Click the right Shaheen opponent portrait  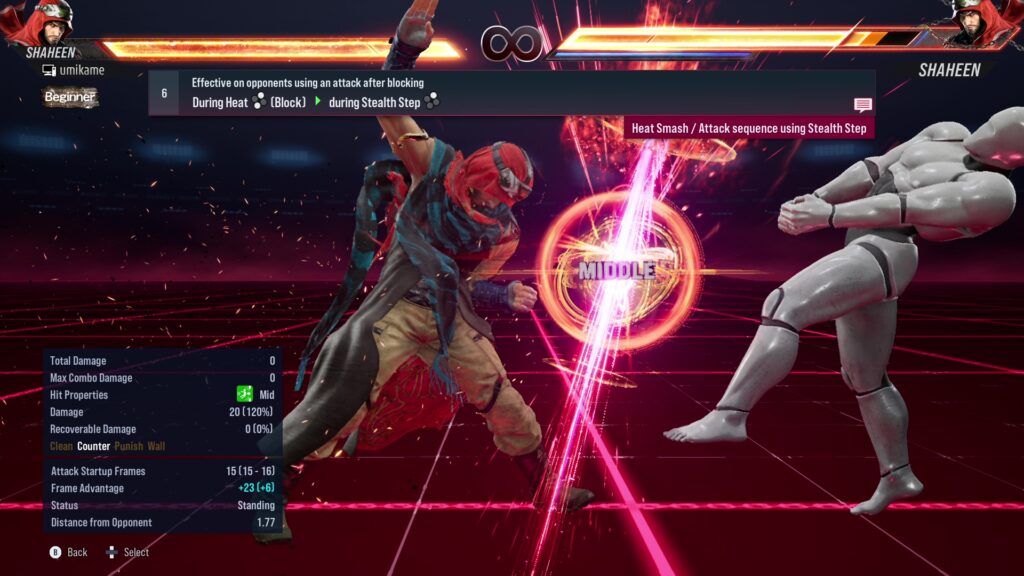[981, 24]
